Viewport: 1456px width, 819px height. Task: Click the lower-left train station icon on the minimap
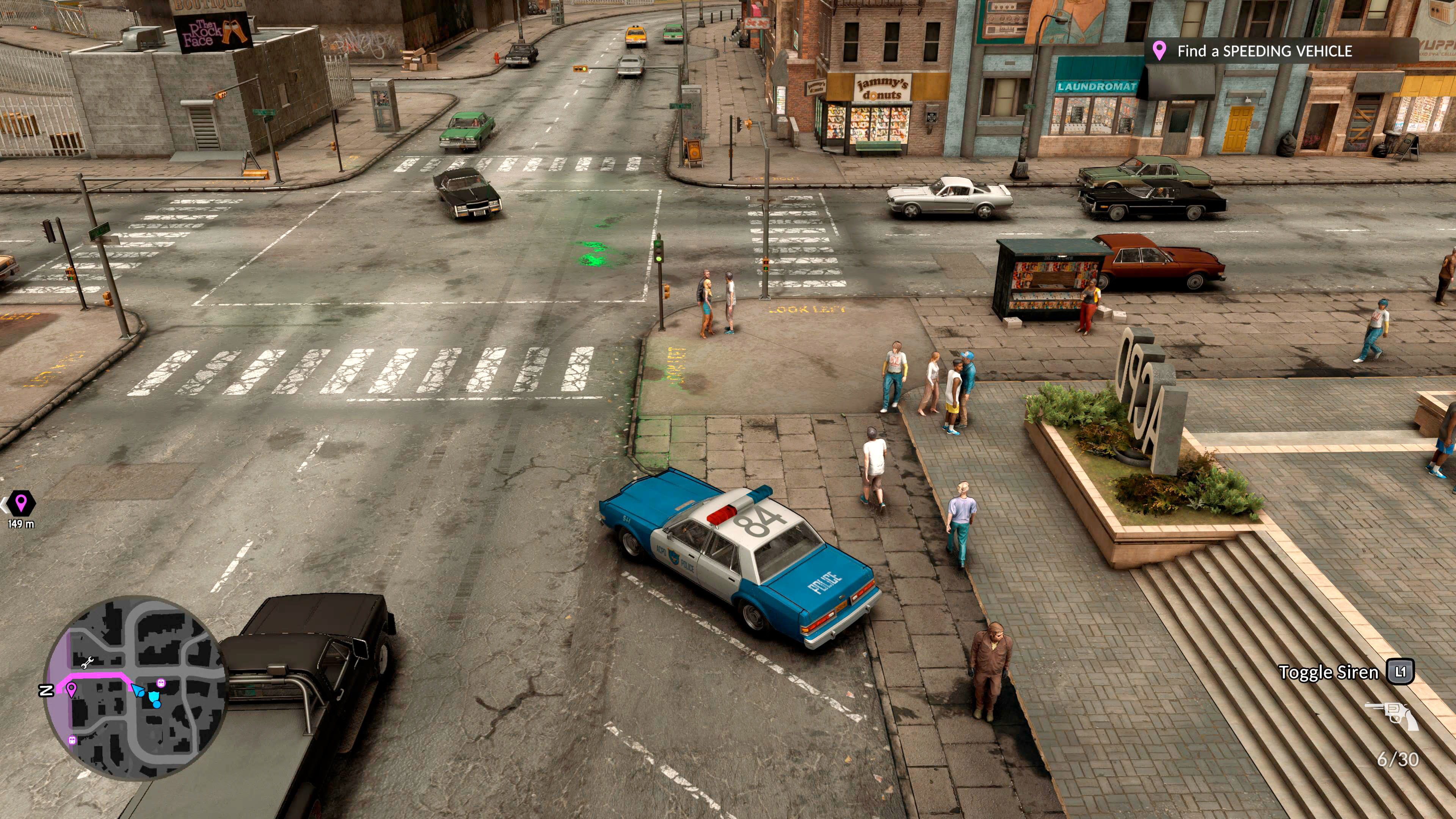pos(72,742)
